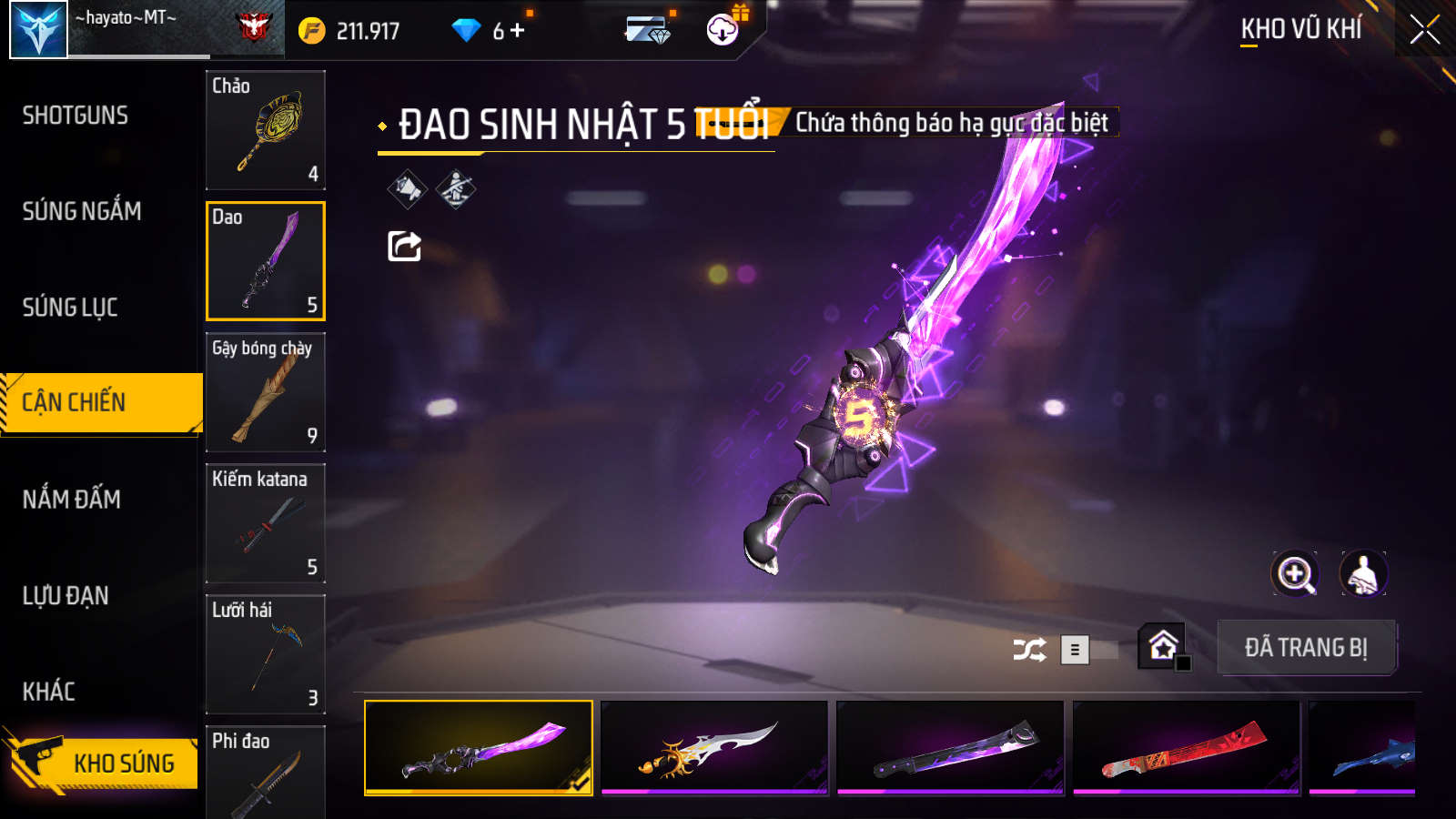
Task: Click the share icon under the title
Action: pos(404,246)
